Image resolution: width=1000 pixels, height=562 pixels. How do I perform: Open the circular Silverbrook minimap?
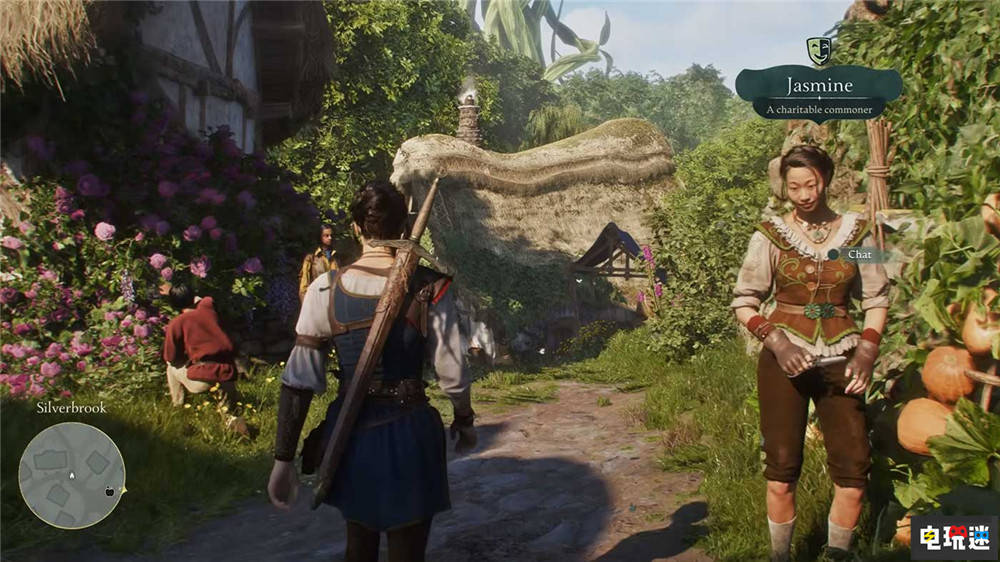tap(72, 475)
